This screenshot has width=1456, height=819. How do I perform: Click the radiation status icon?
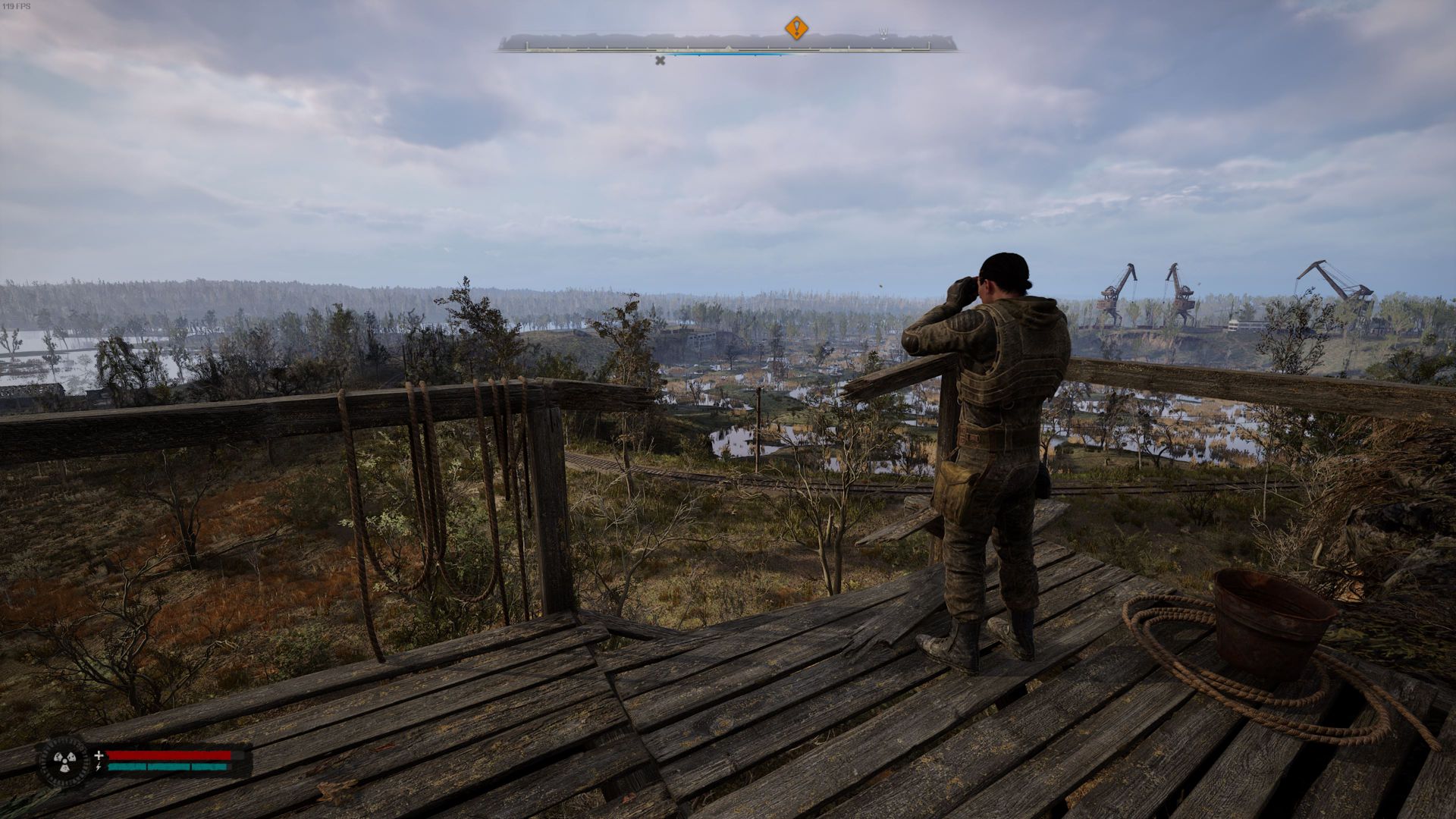64,761
